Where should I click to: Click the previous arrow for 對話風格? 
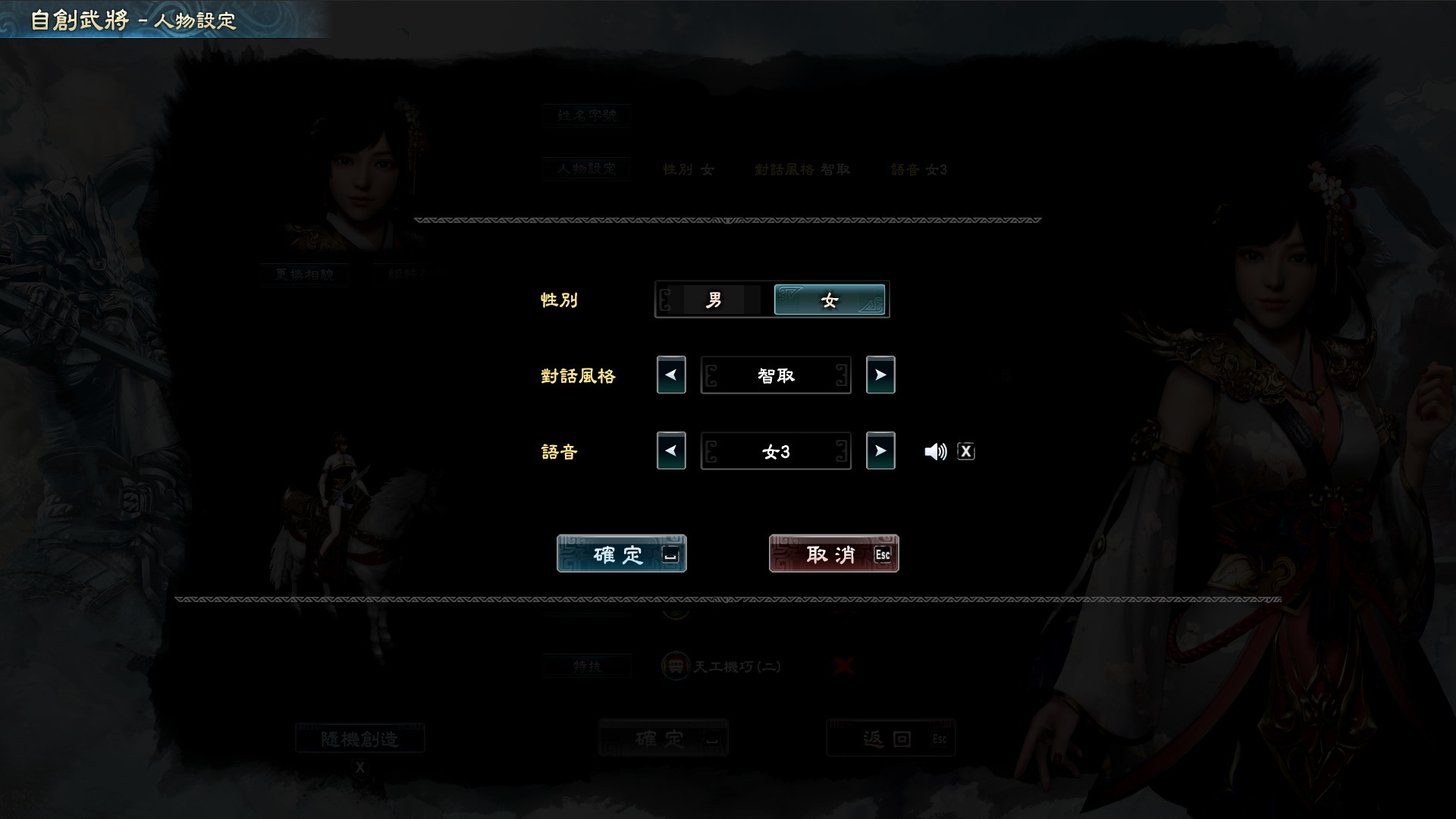(670, 375)
